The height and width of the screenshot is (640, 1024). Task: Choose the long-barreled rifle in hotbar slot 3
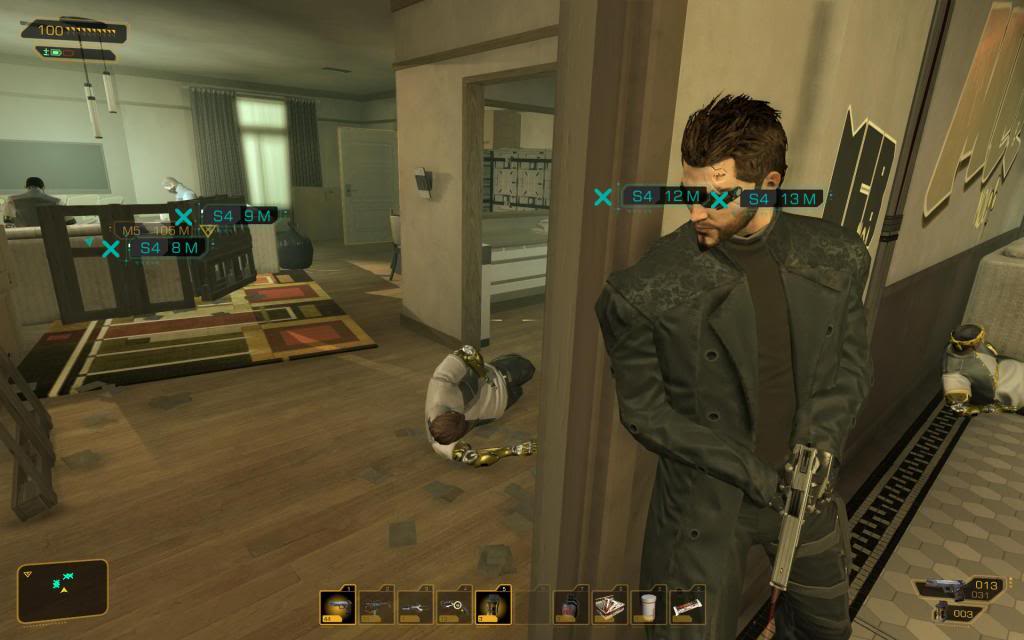pos(415,606)
